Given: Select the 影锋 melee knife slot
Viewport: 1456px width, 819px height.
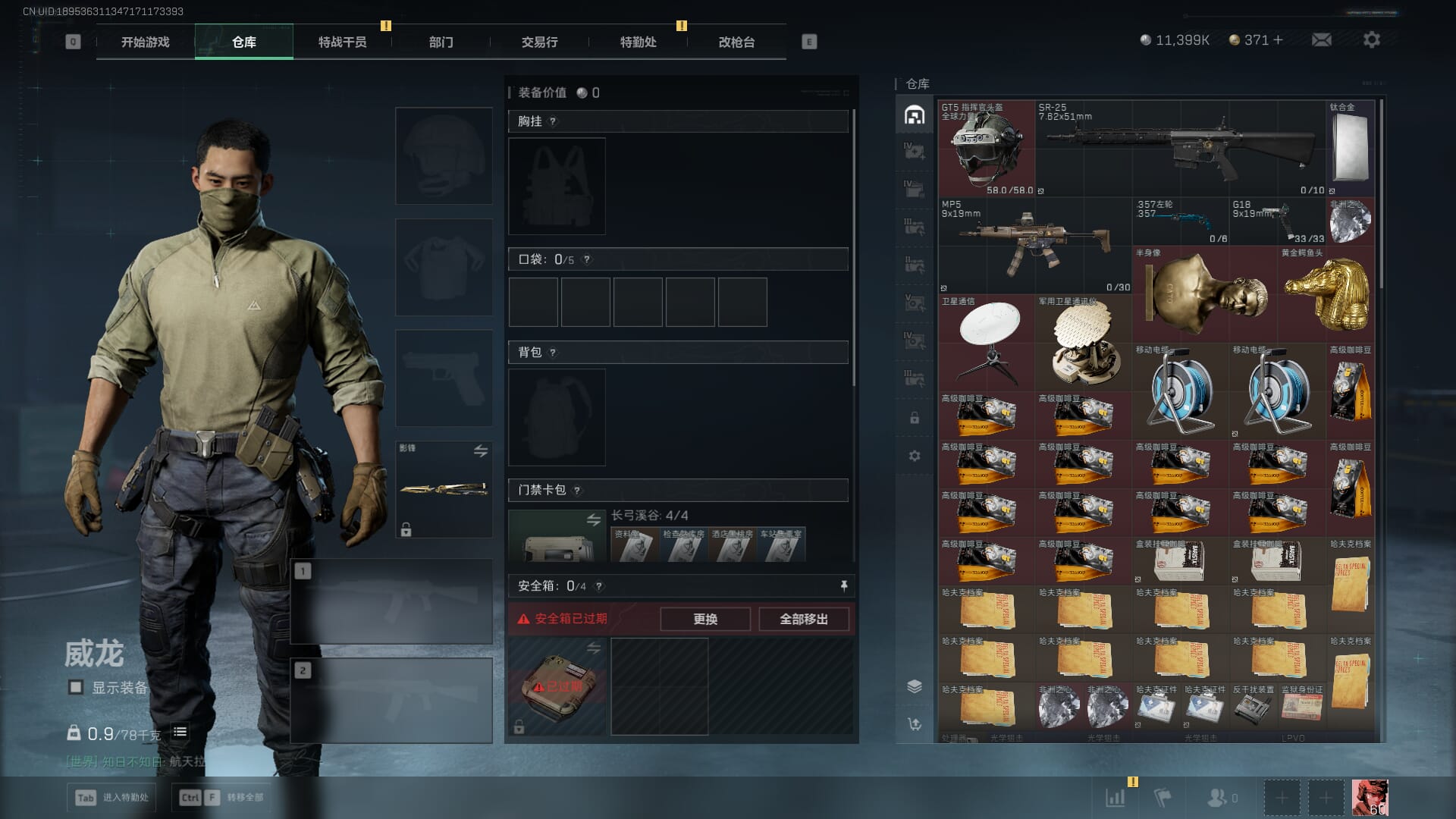Looking at the screenshot, I should tap(444, 489).
